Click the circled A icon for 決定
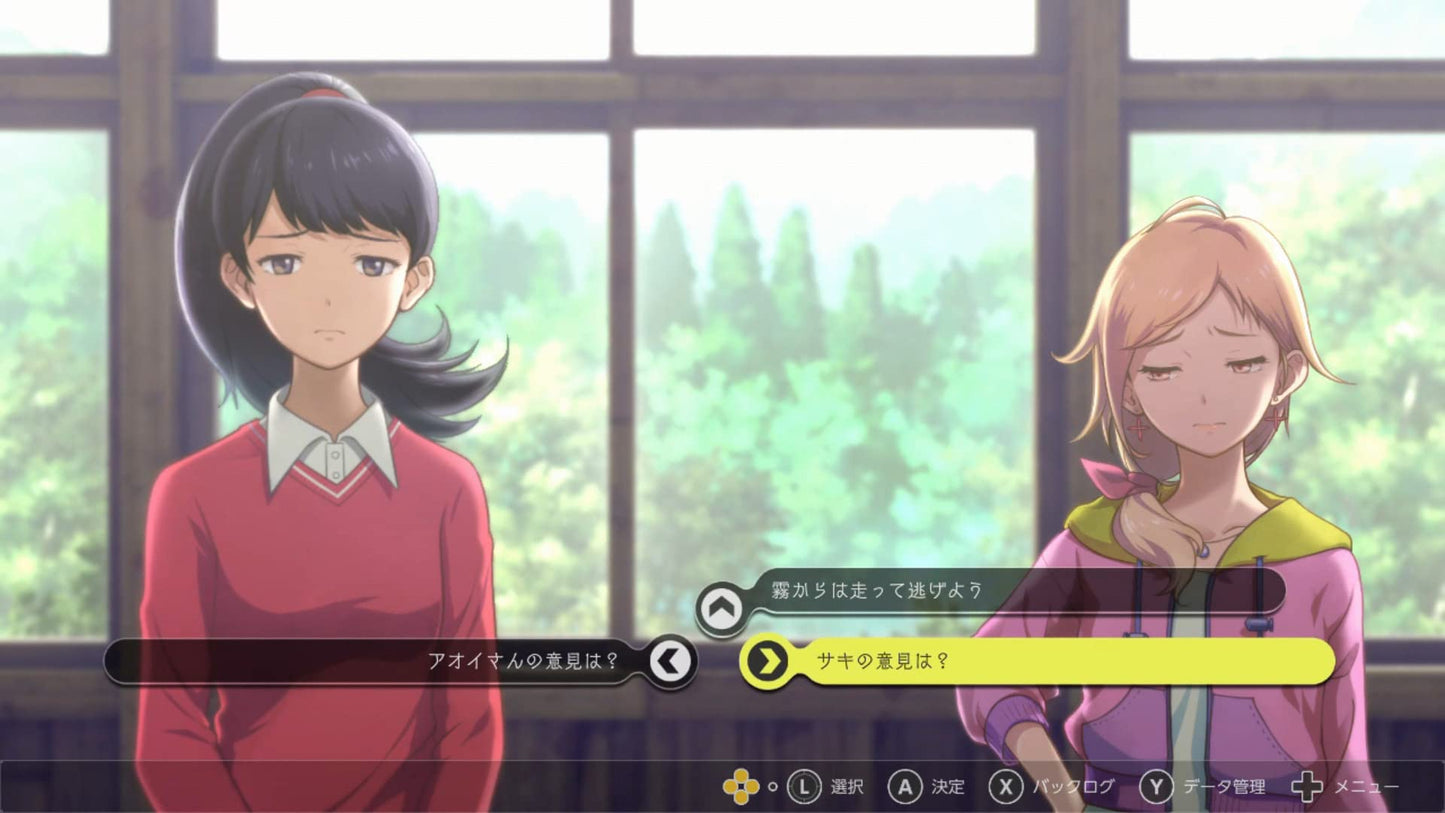Screen dimensions: 1445x813 (906, 787)
